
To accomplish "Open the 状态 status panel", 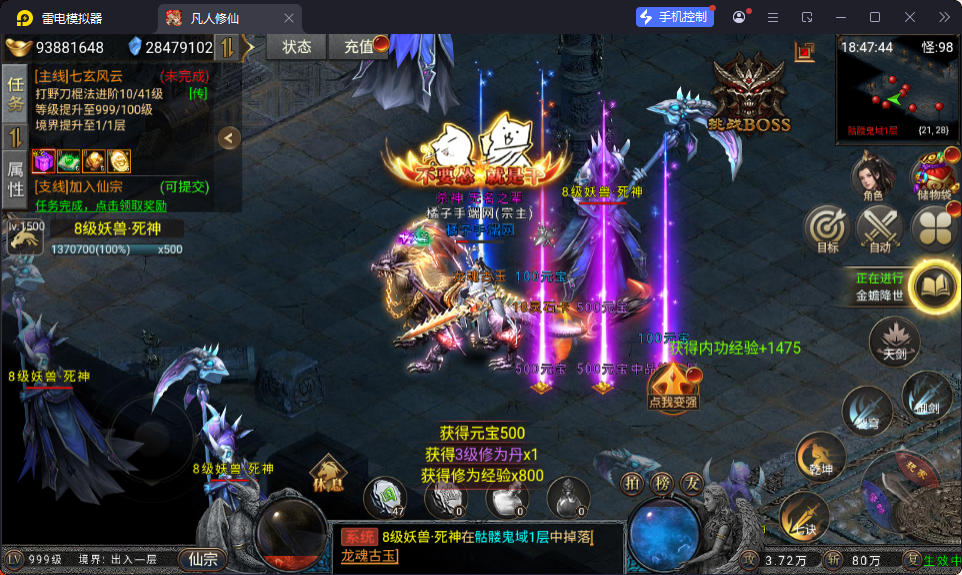I will click(296, 47).
